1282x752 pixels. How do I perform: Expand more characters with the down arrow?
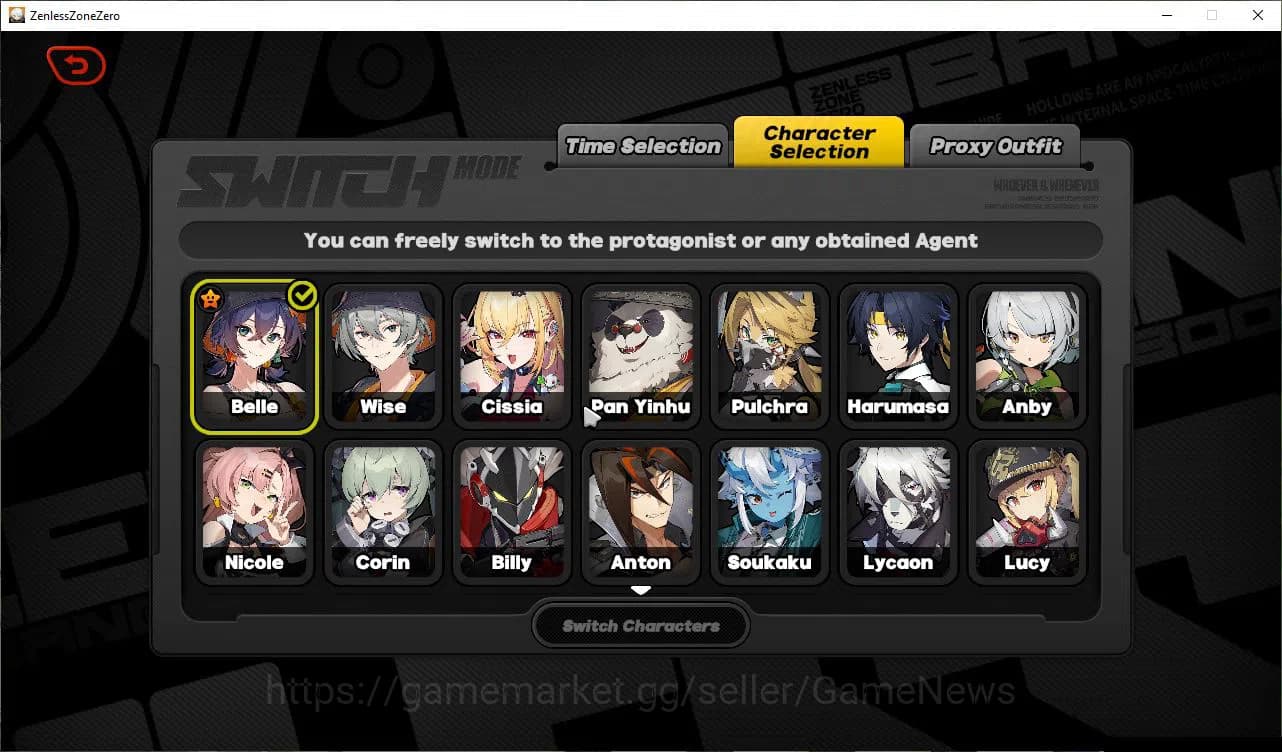tap(640, 589)
